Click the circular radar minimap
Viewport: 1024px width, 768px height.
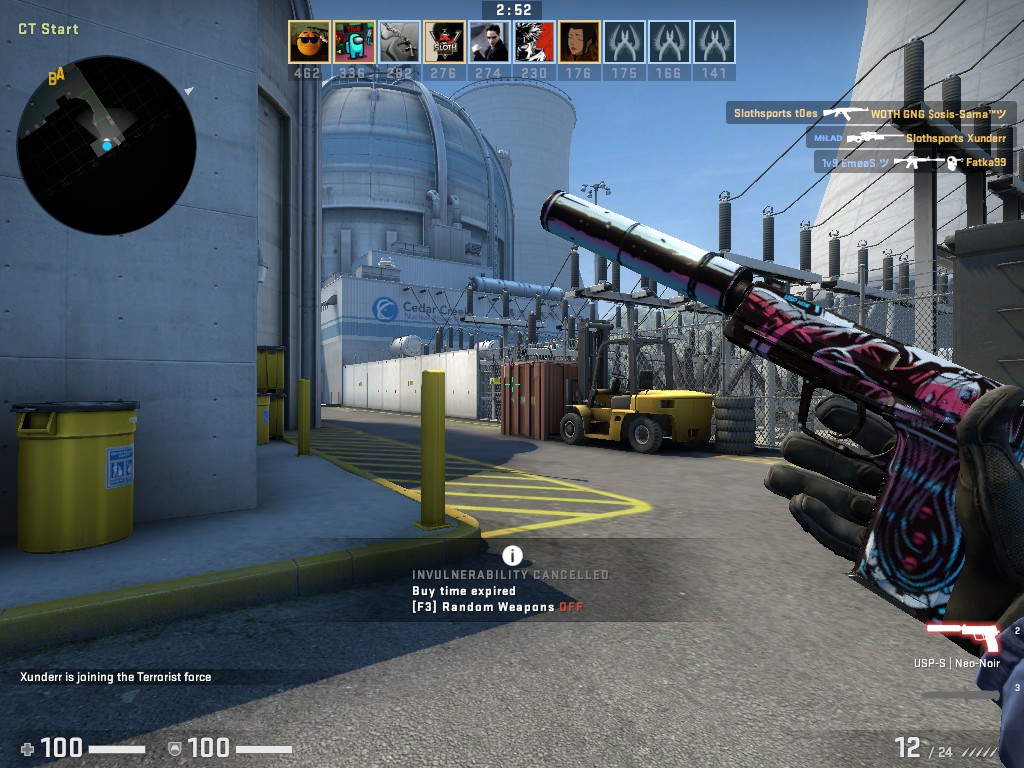pyautogui.click(x=106, y=146)
